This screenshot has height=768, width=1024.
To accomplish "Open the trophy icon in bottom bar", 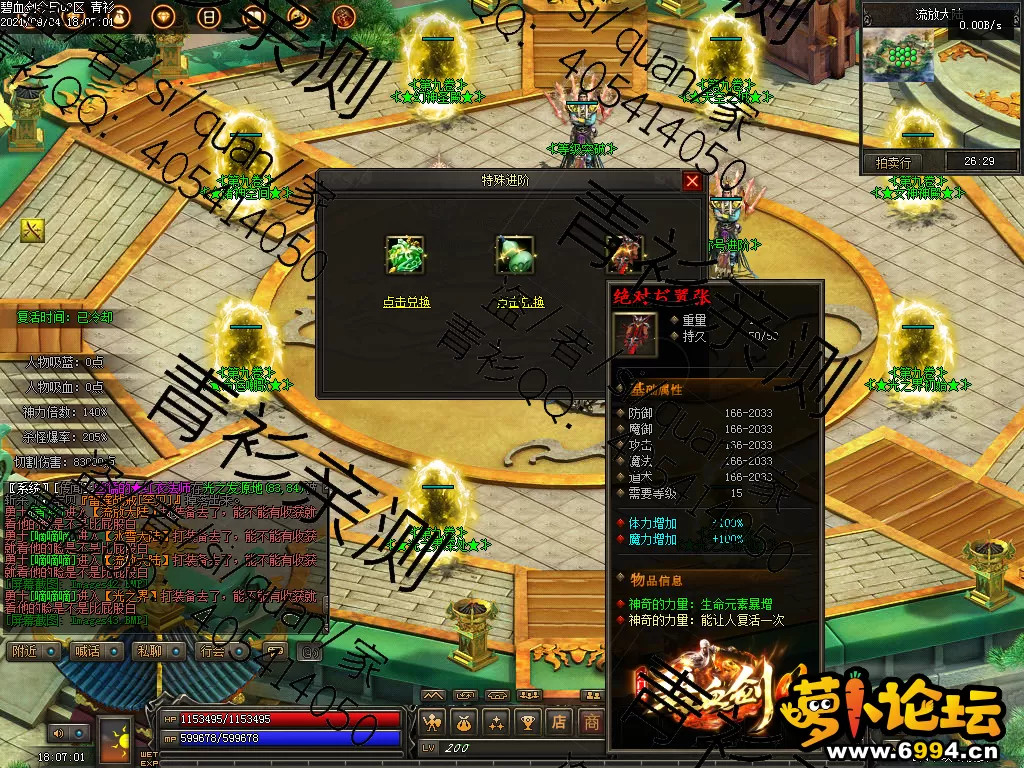I will [x=527, y=721].
